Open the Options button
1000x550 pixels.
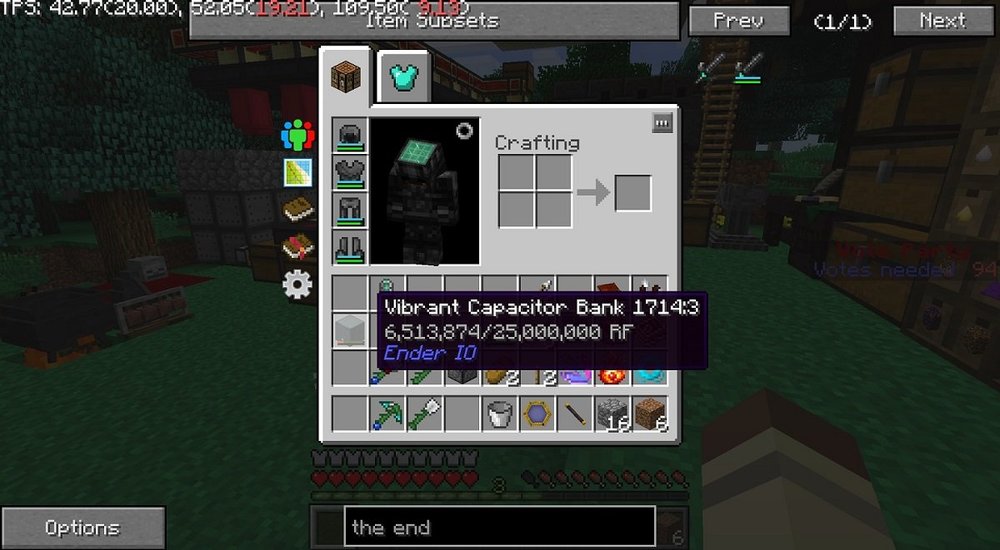[82, 528]
